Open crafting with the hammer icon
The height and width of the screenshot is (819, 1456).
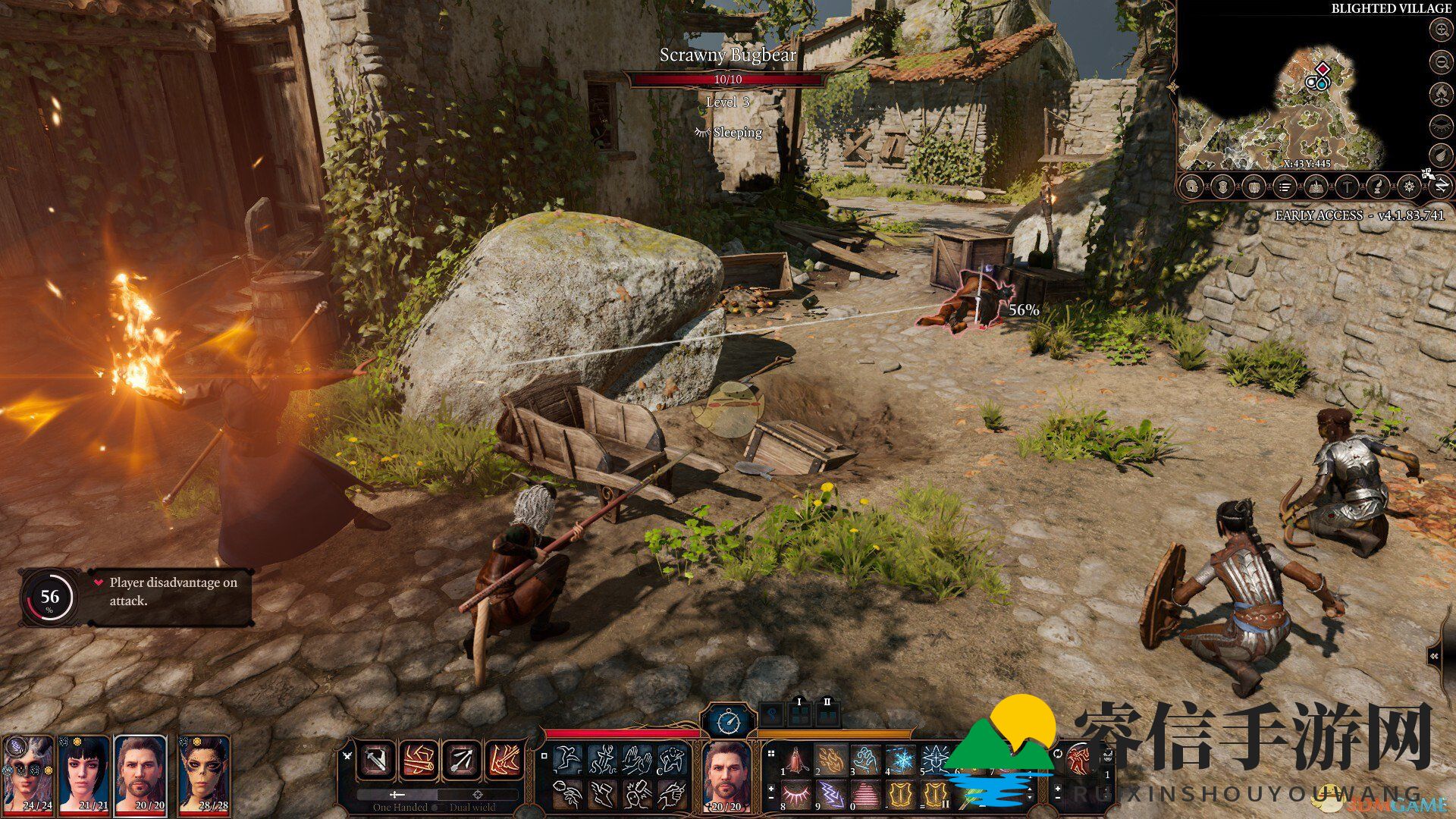click(1347, 186)
